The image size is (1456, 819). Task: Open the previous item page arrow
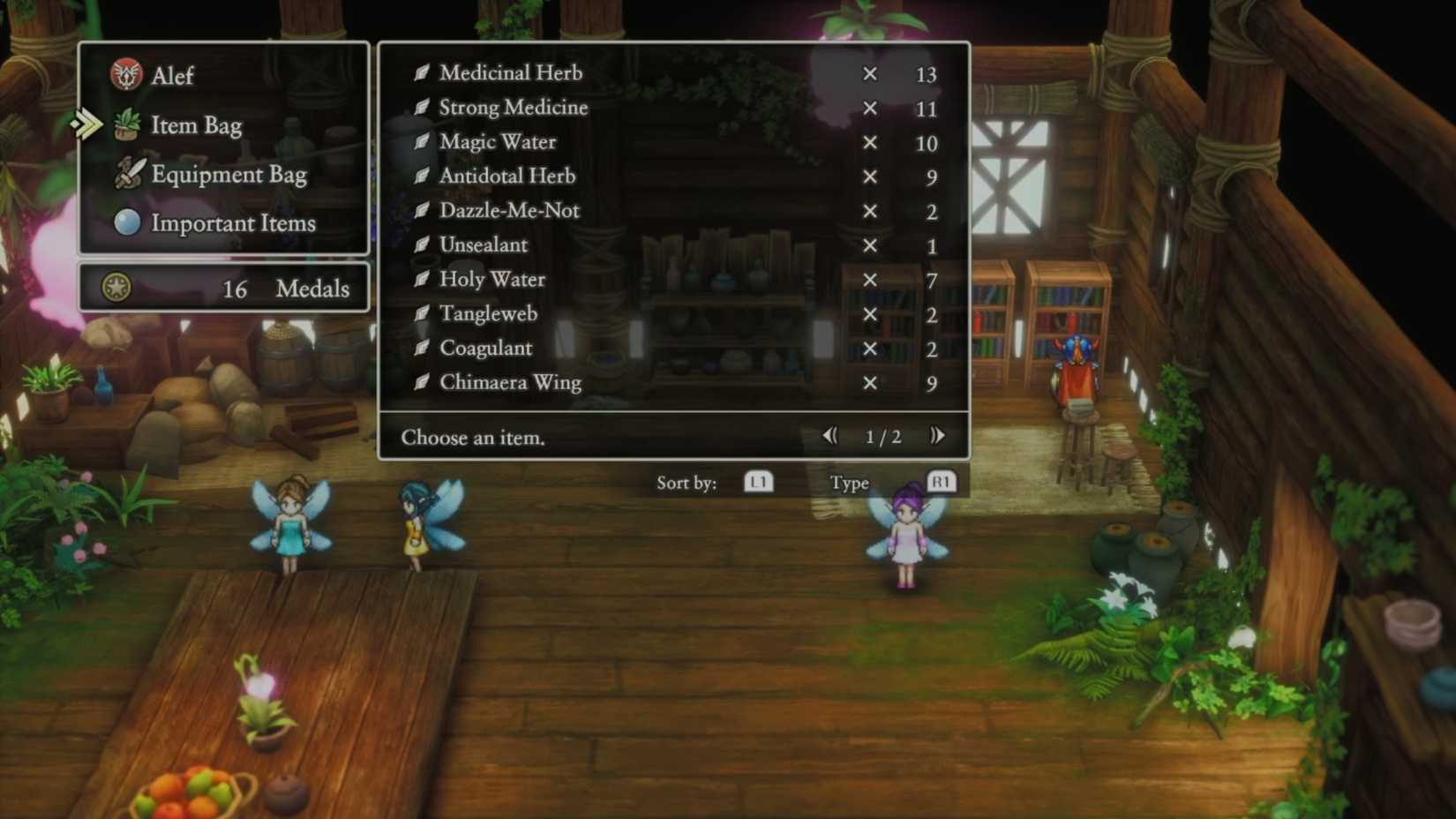[x=829, y=435]
